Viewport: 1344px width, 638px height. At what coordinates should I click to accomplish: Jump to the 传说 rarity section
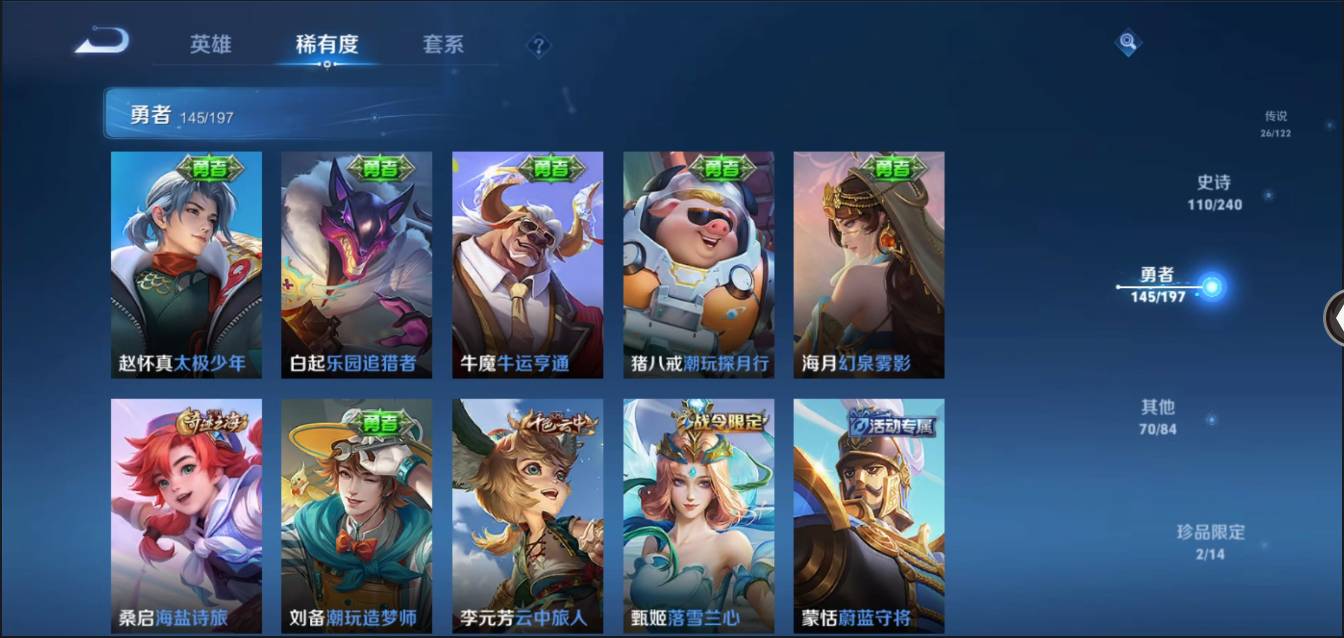tap(1275, 123)
